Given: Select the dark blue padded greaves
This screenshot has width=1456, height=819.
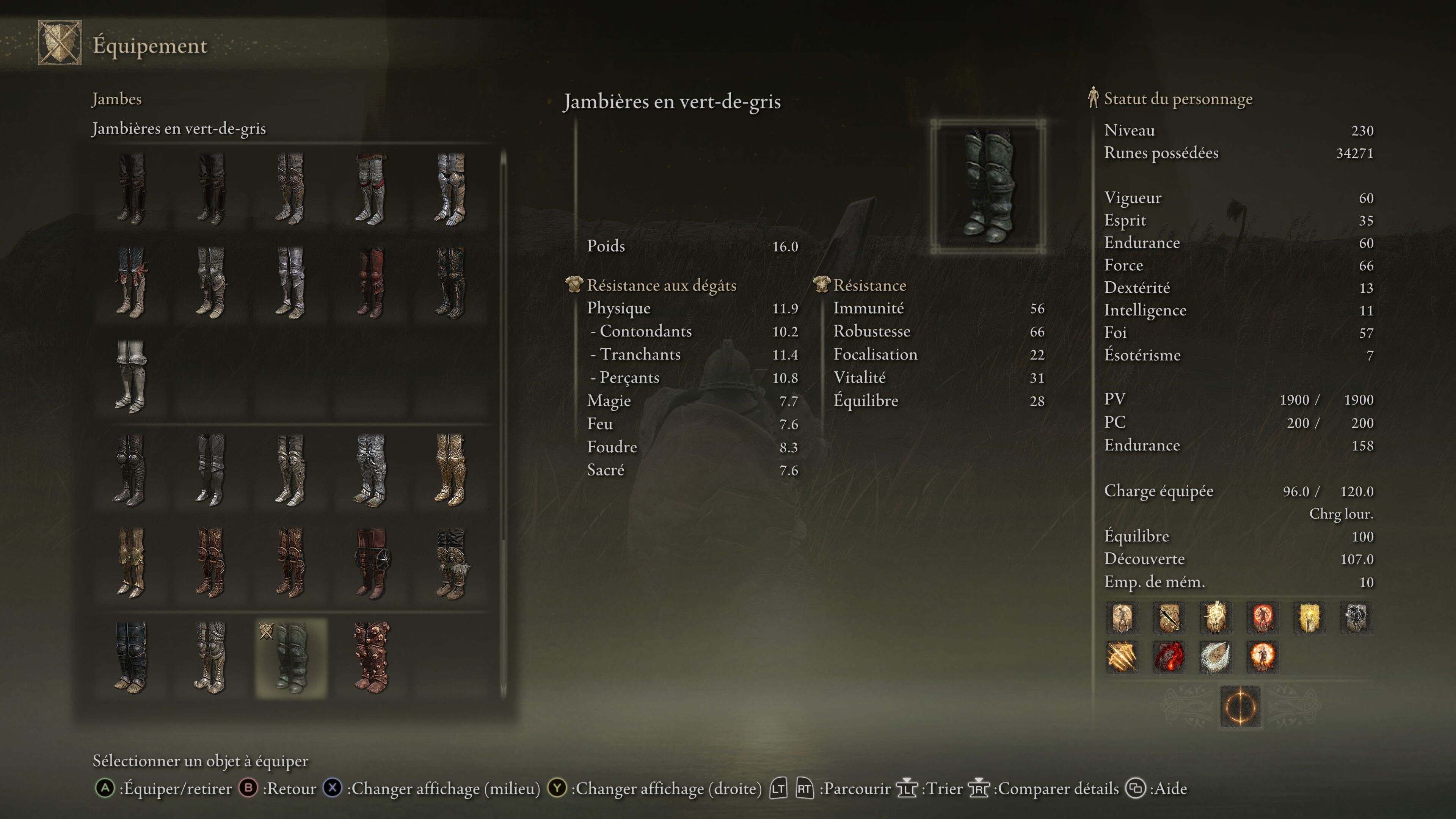Looking at the screenshot, I should click(x=131, y=658).
